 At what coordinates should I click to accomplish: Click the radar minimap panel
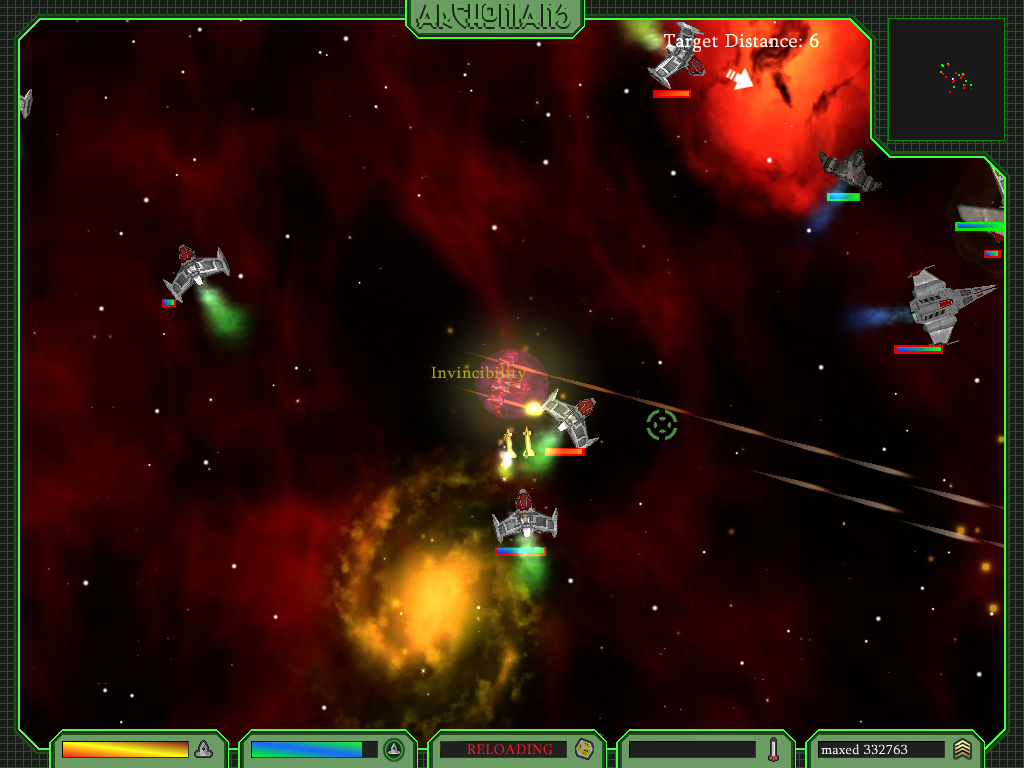pyautogui.click(x=946, y=80)
